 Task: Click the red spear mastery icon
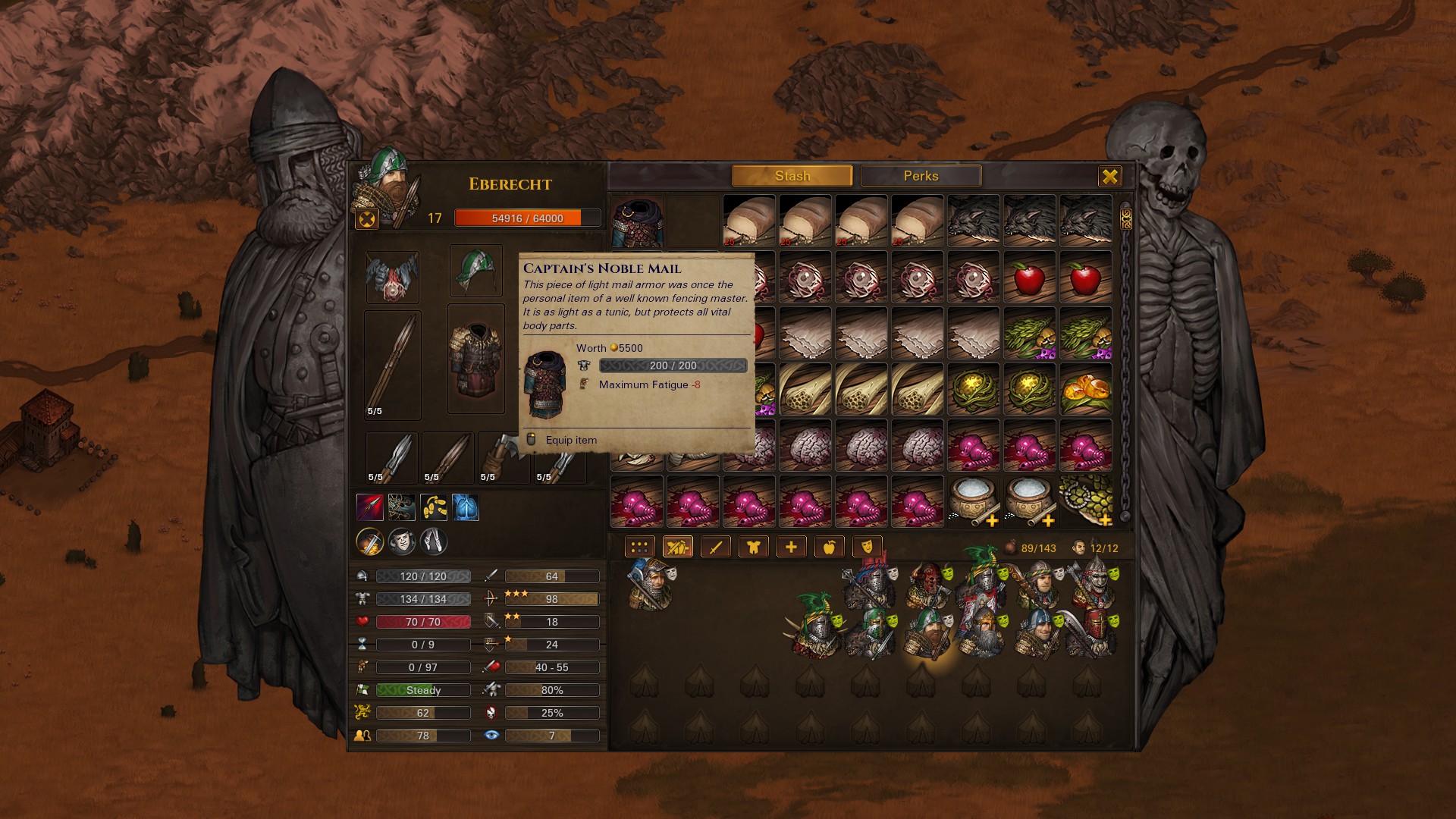369,507
